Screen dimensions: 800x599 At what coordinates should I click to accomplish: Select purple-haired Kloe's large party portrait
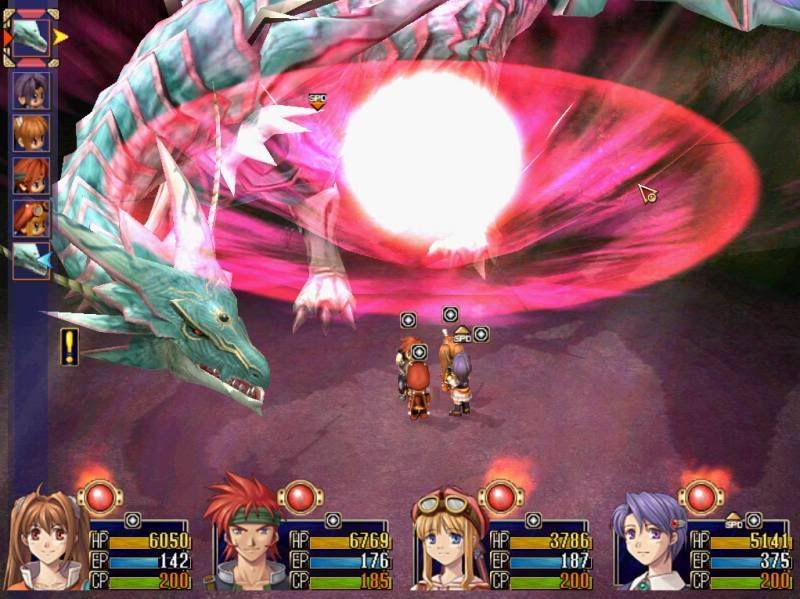tap(647, 545)
